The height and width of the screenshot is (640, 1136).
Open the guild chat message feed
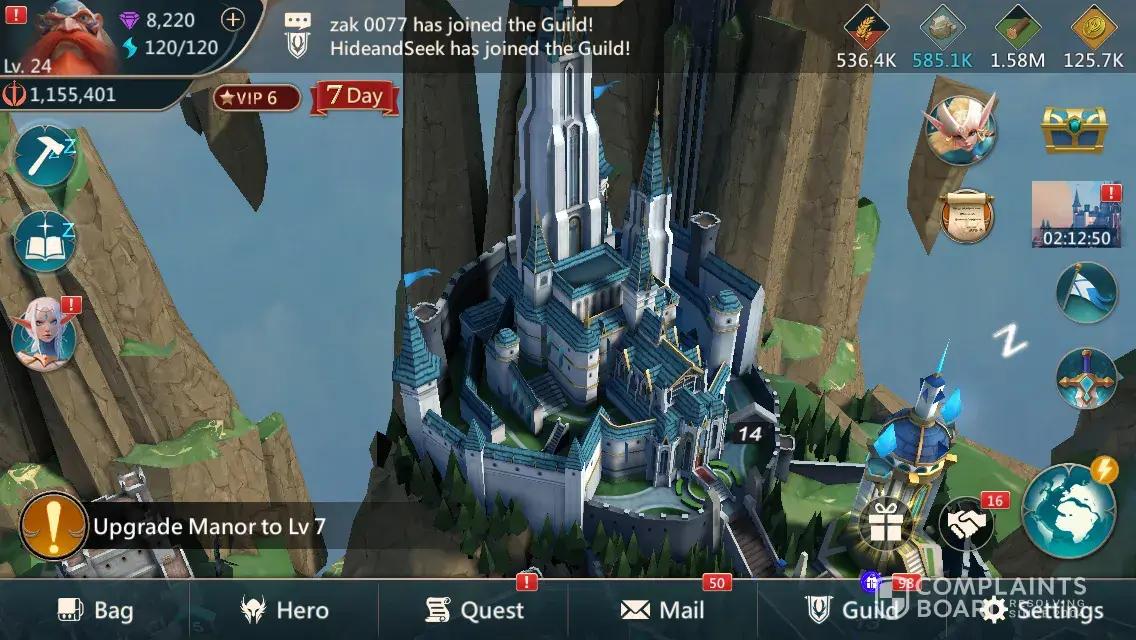tap(460, 35)
